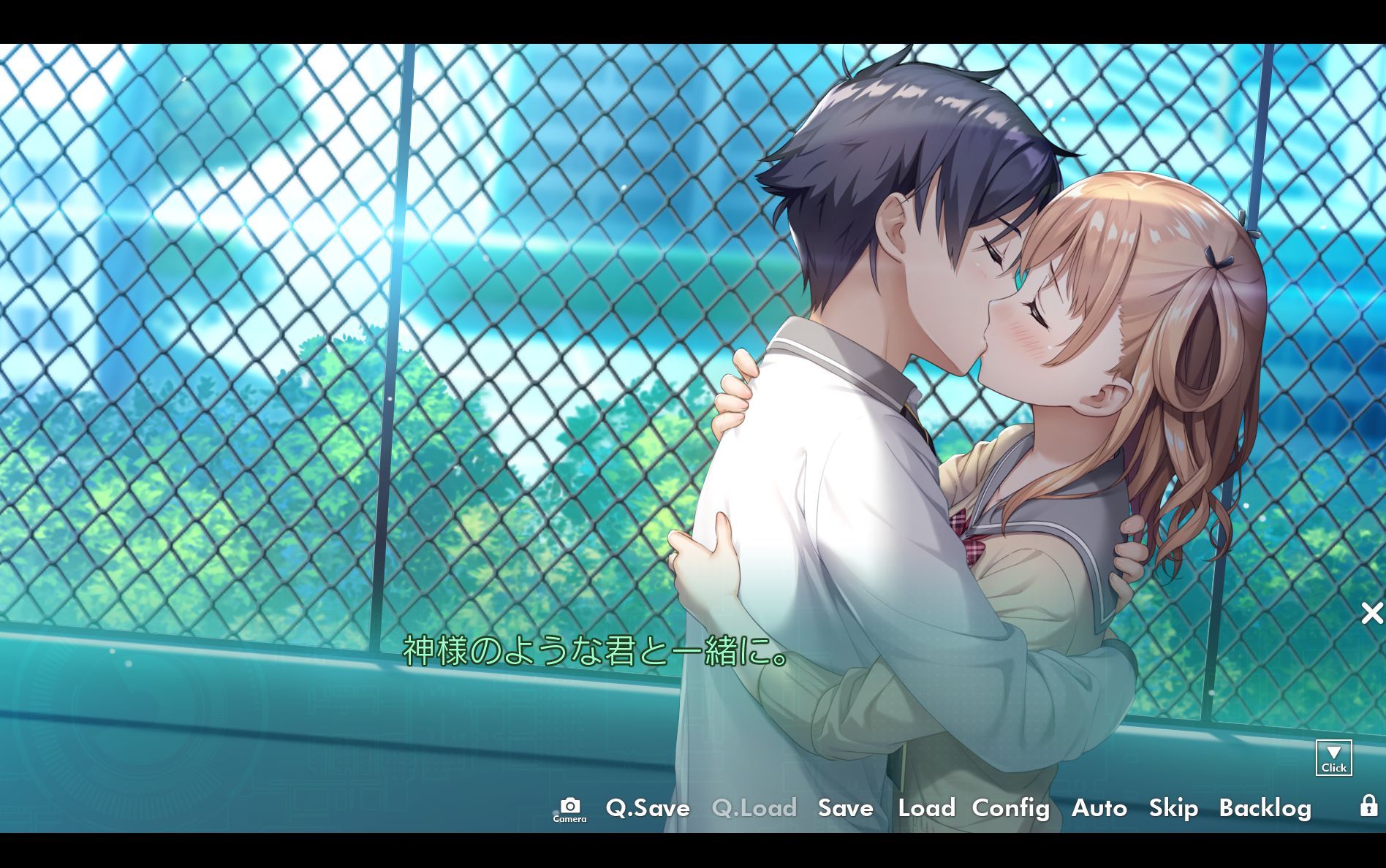
Task: Click the Q.Save icon in the menu bar
Action: tap(646, 809)
